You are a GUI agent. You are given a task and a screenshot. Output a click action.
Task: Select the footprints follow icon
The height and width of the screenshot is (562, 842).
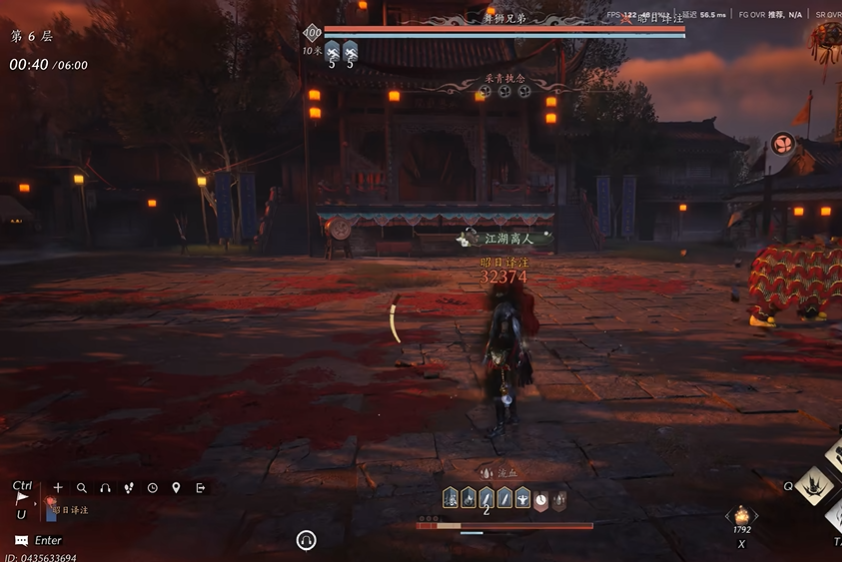tap(129, 488)
